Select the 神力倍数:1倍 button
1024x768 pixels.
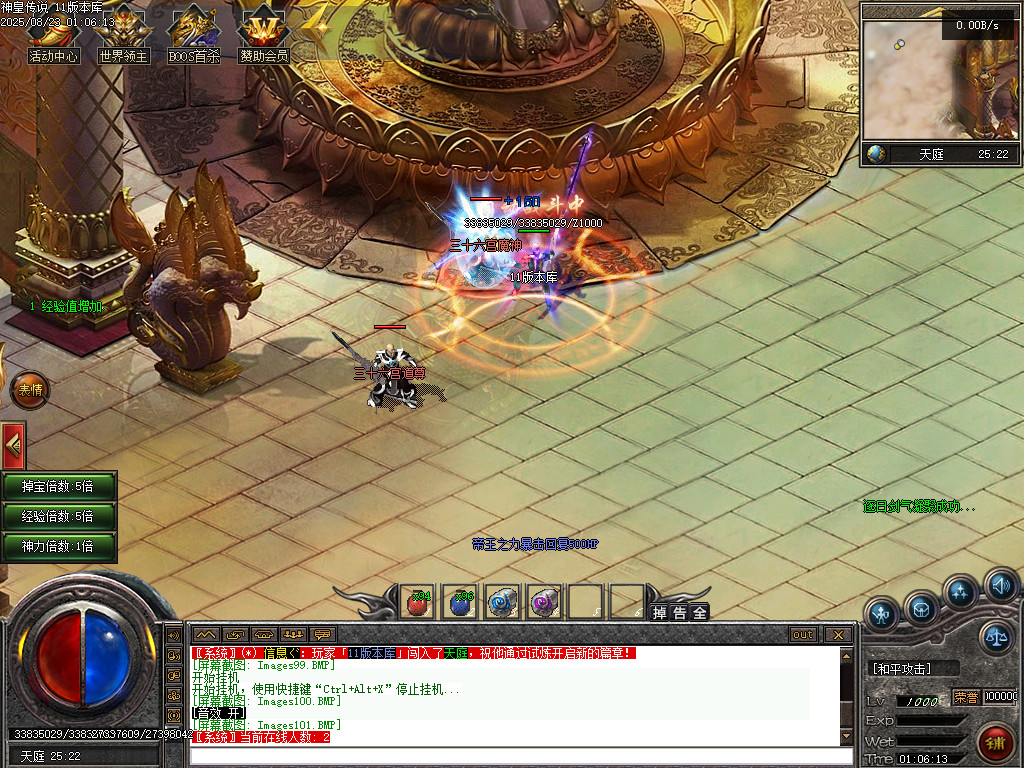click(58, 547)
